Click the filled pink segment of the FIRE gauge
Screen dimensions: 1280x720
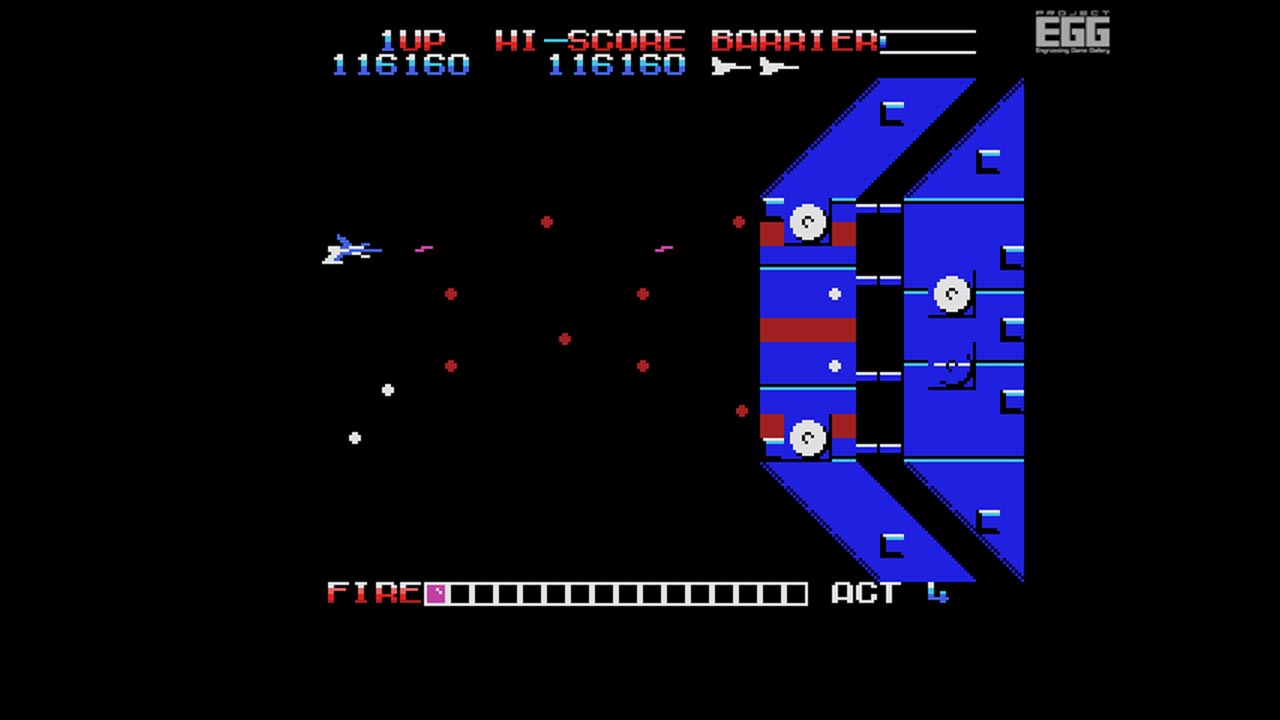point(436,593)
